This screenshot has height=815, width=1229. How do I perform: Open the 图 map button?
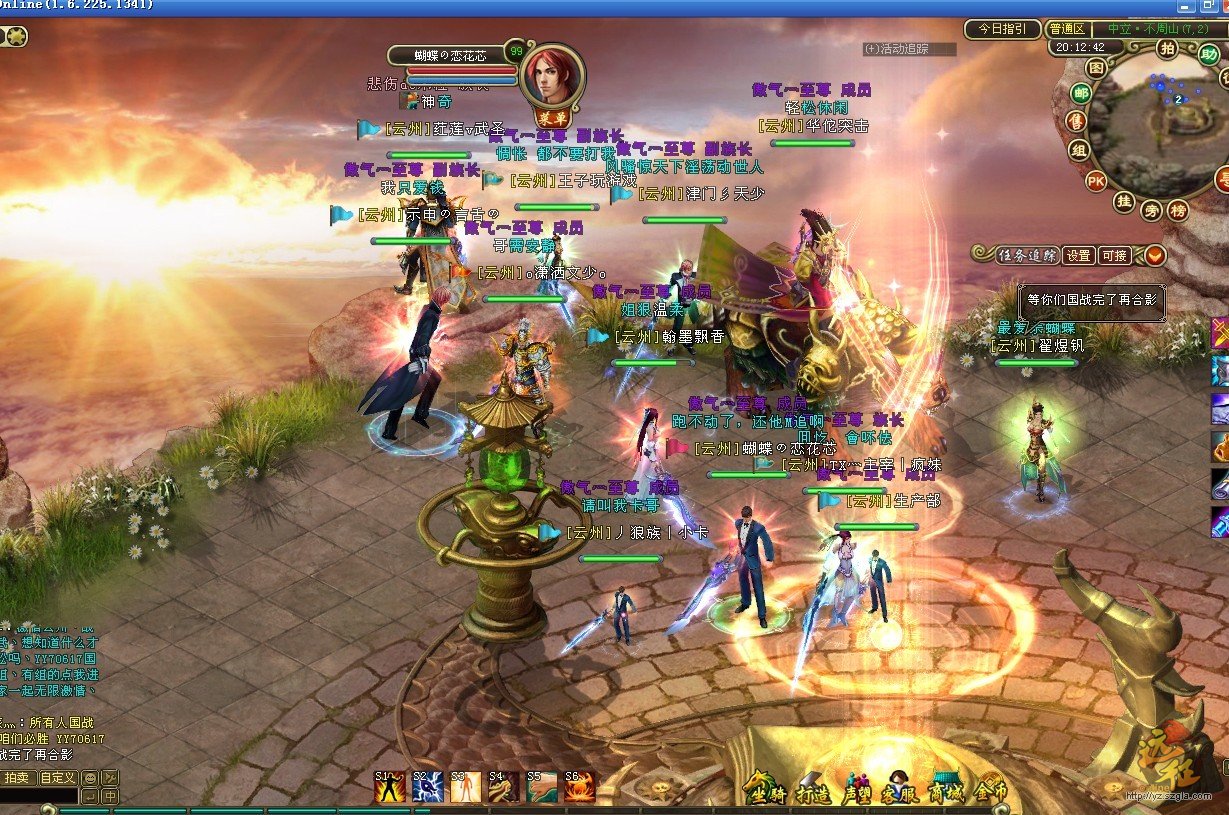1097,68
